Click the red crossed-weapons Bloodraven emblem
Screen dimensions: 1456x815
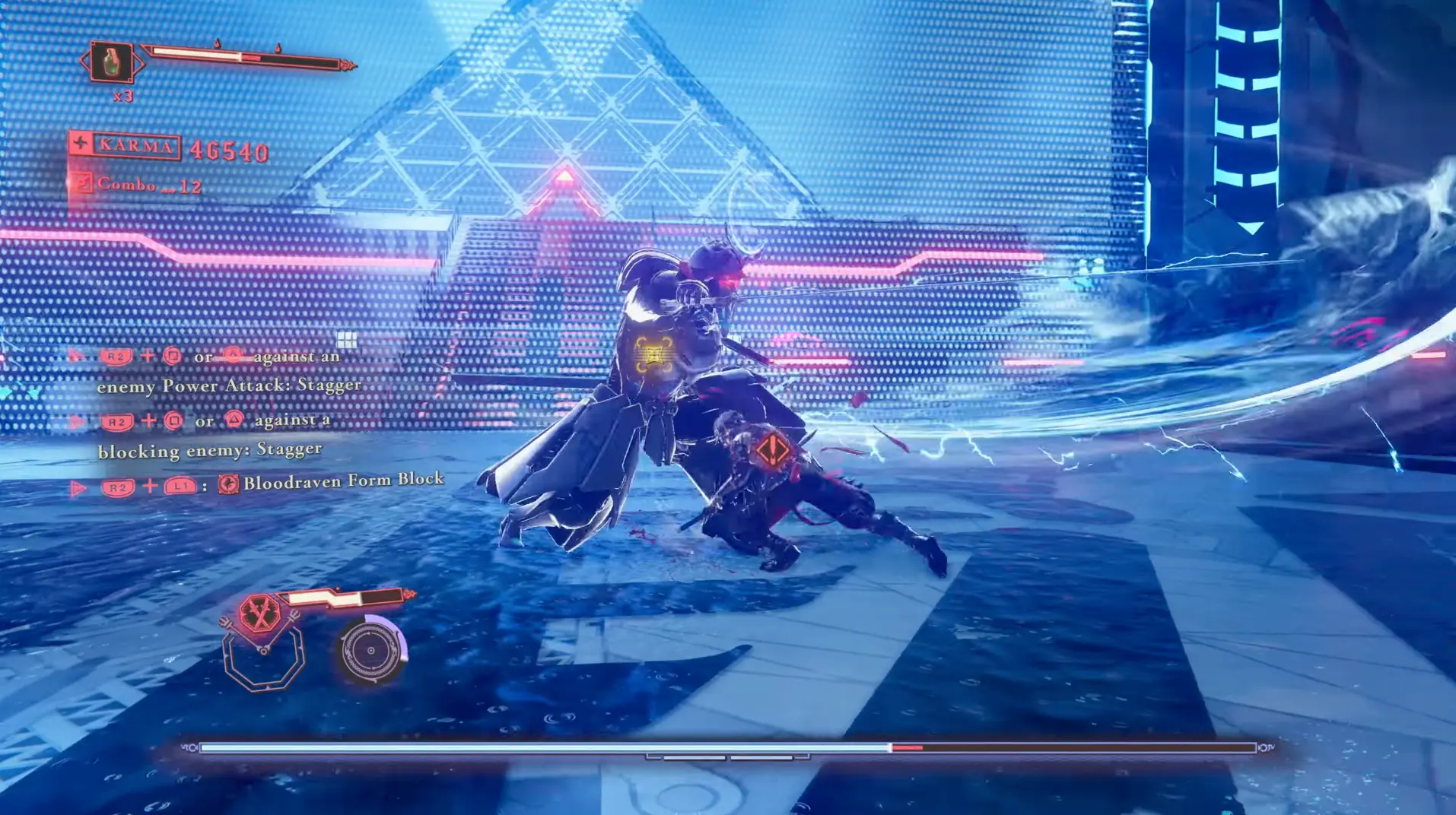click(x=259, y=614)
